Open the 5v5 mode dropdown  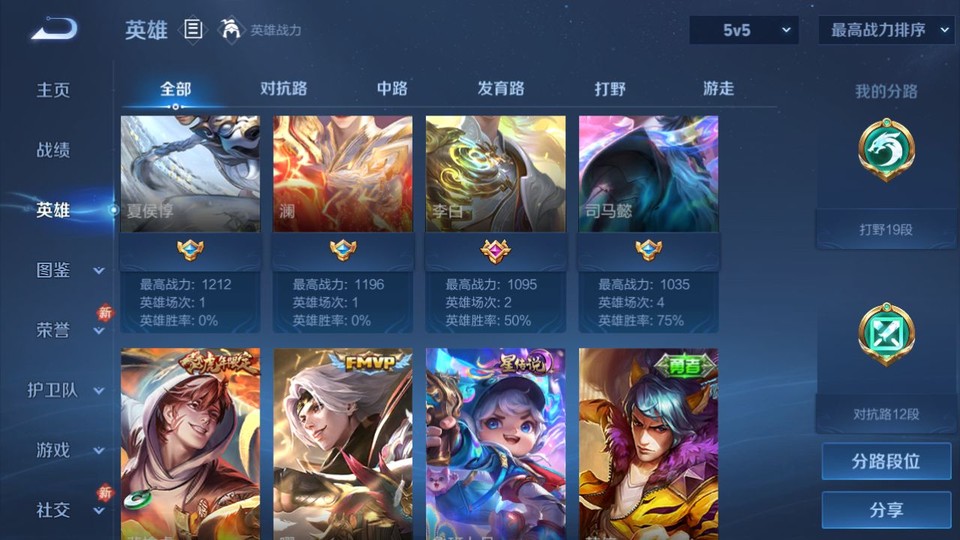pos(744,30)
